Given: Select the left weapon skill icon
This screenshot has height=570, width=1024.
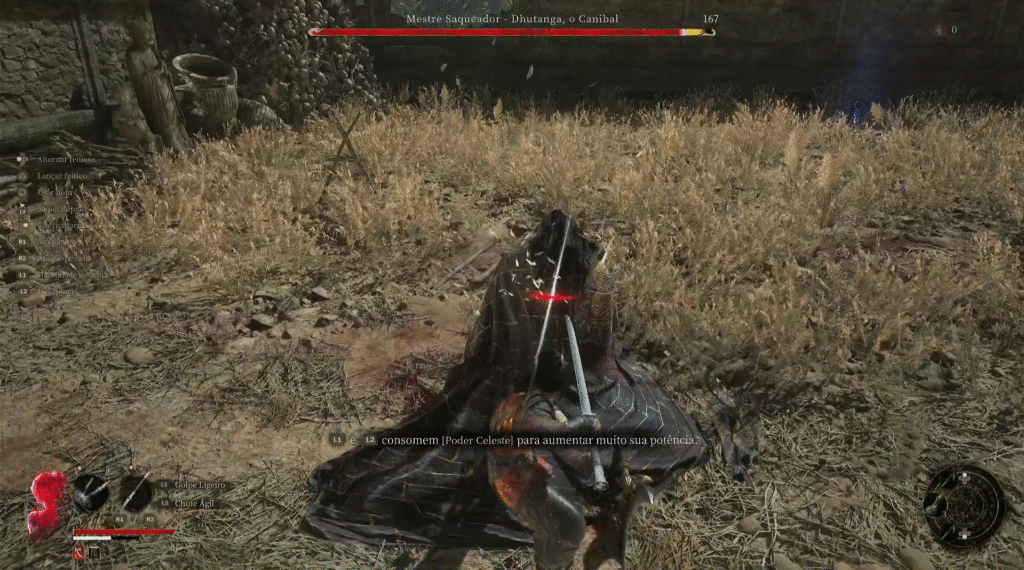Looking at the screenshot, I should pyautogui.click(x=90, y=491).
